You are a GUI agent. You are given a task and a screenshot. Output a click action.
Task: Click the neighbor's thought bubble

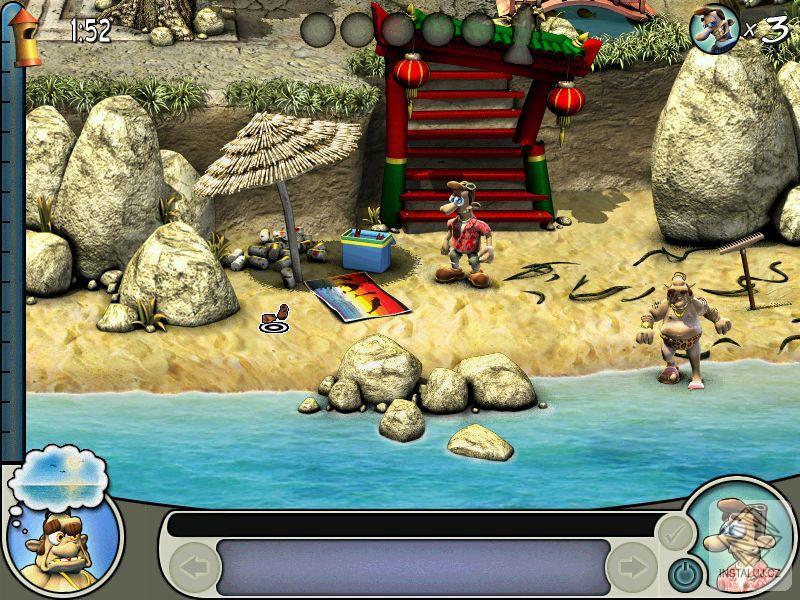(57, 478)
